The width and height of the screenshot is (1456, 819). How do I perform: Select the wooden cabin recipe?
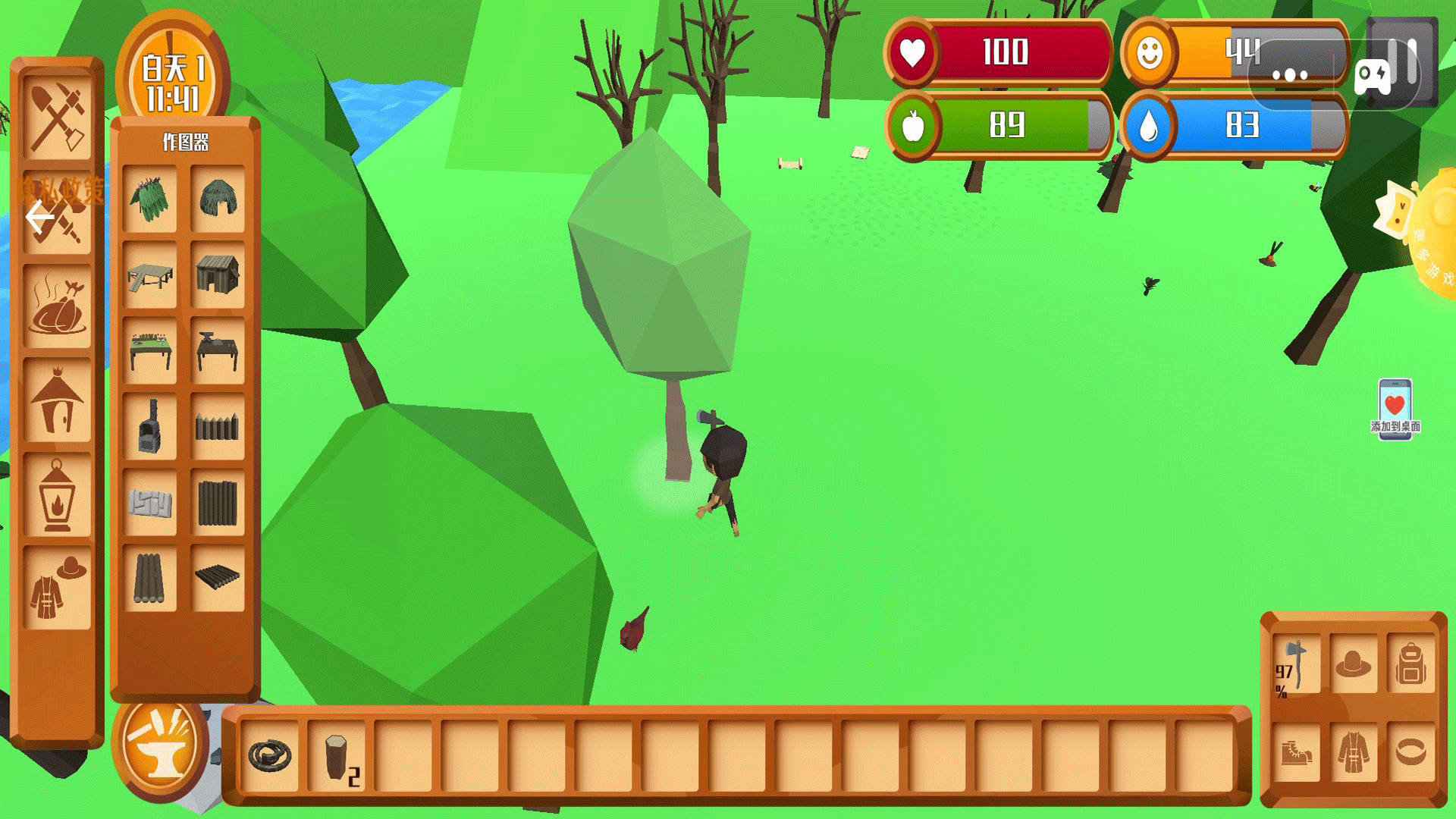(x=218, y=275)
